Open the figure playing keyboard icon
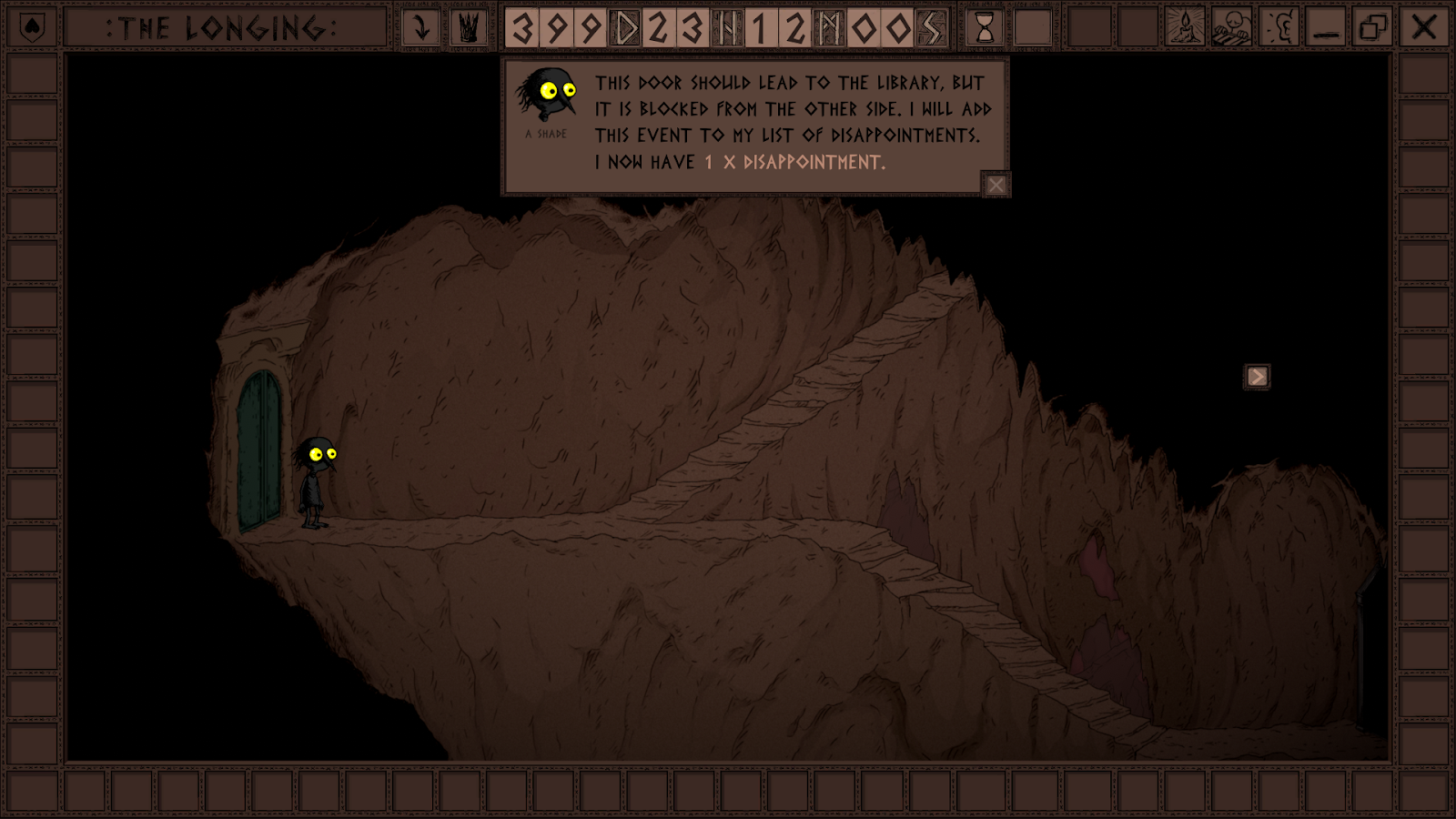Image resolution: width=1456 pixels, height=819 pixels. coord(1232,28)
